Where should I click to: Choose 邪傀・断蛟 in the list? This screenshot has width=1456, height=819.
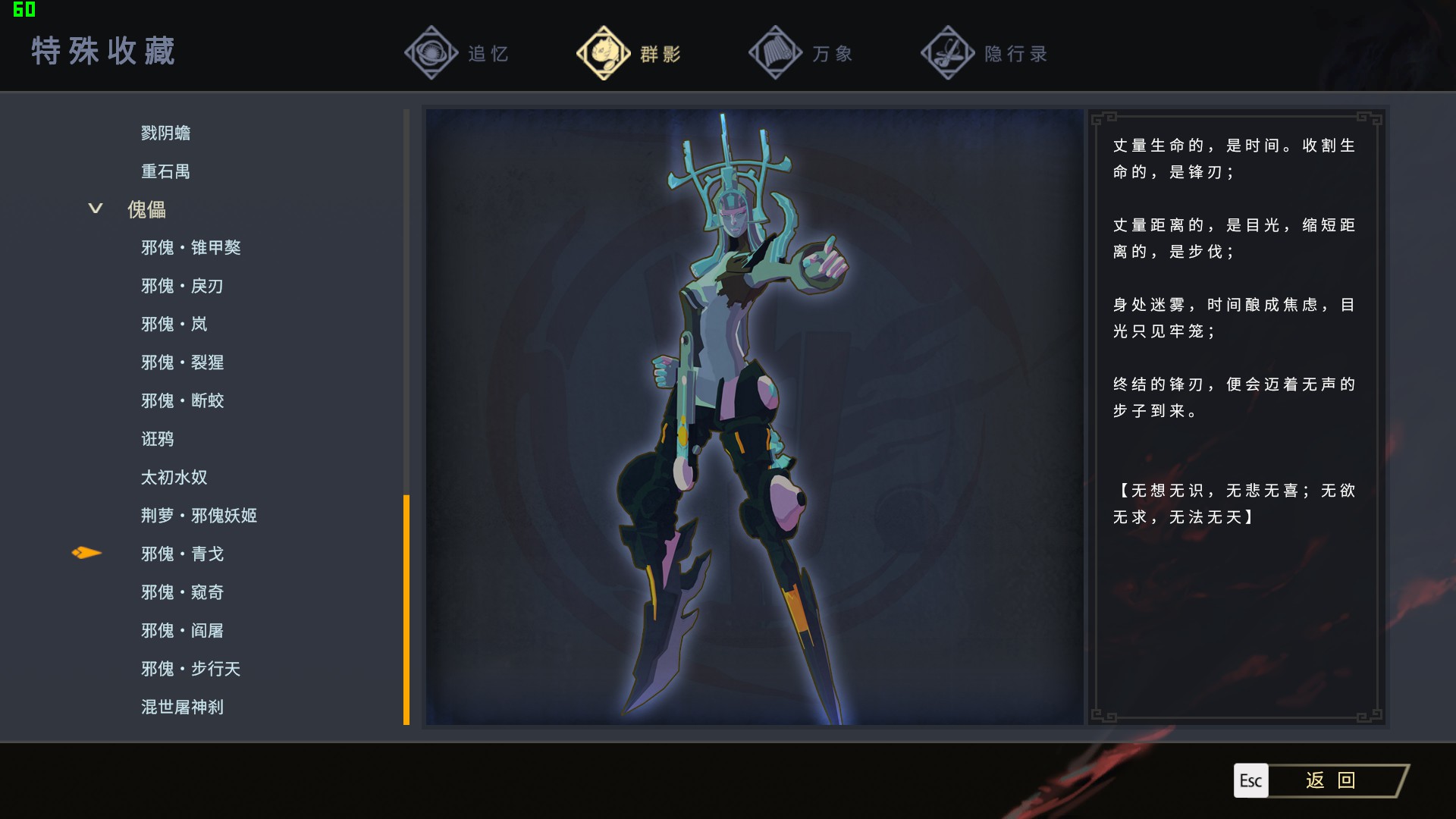point(182,400)
